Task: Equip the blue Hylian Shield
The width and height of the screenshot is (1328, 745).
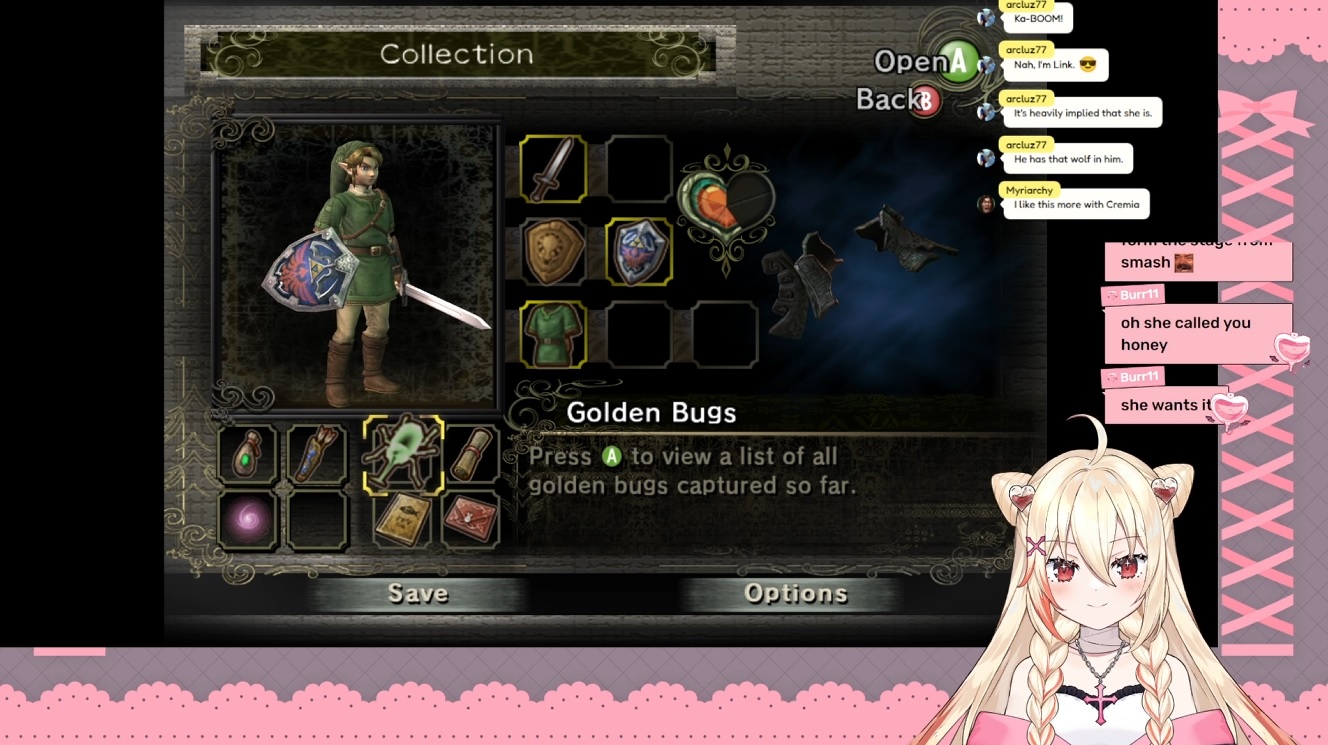Action: [x=639, y=252]
